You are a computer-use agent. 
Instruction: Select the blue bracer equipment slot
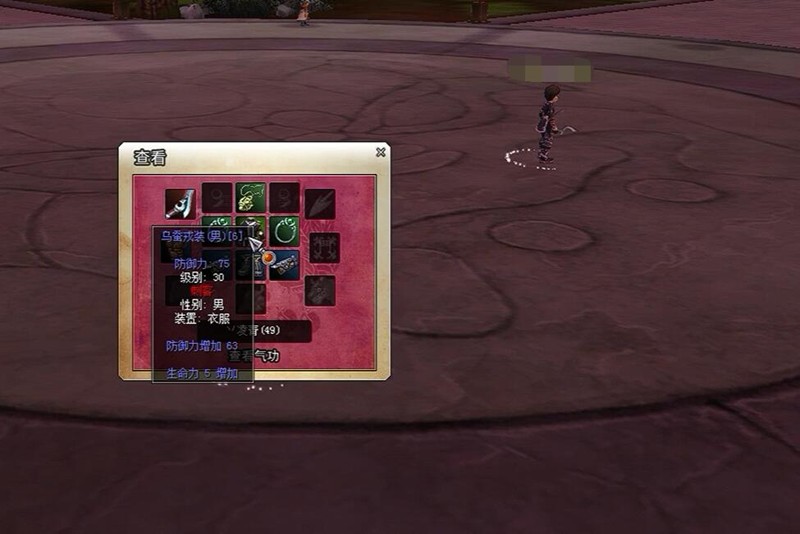pos(285,264)
